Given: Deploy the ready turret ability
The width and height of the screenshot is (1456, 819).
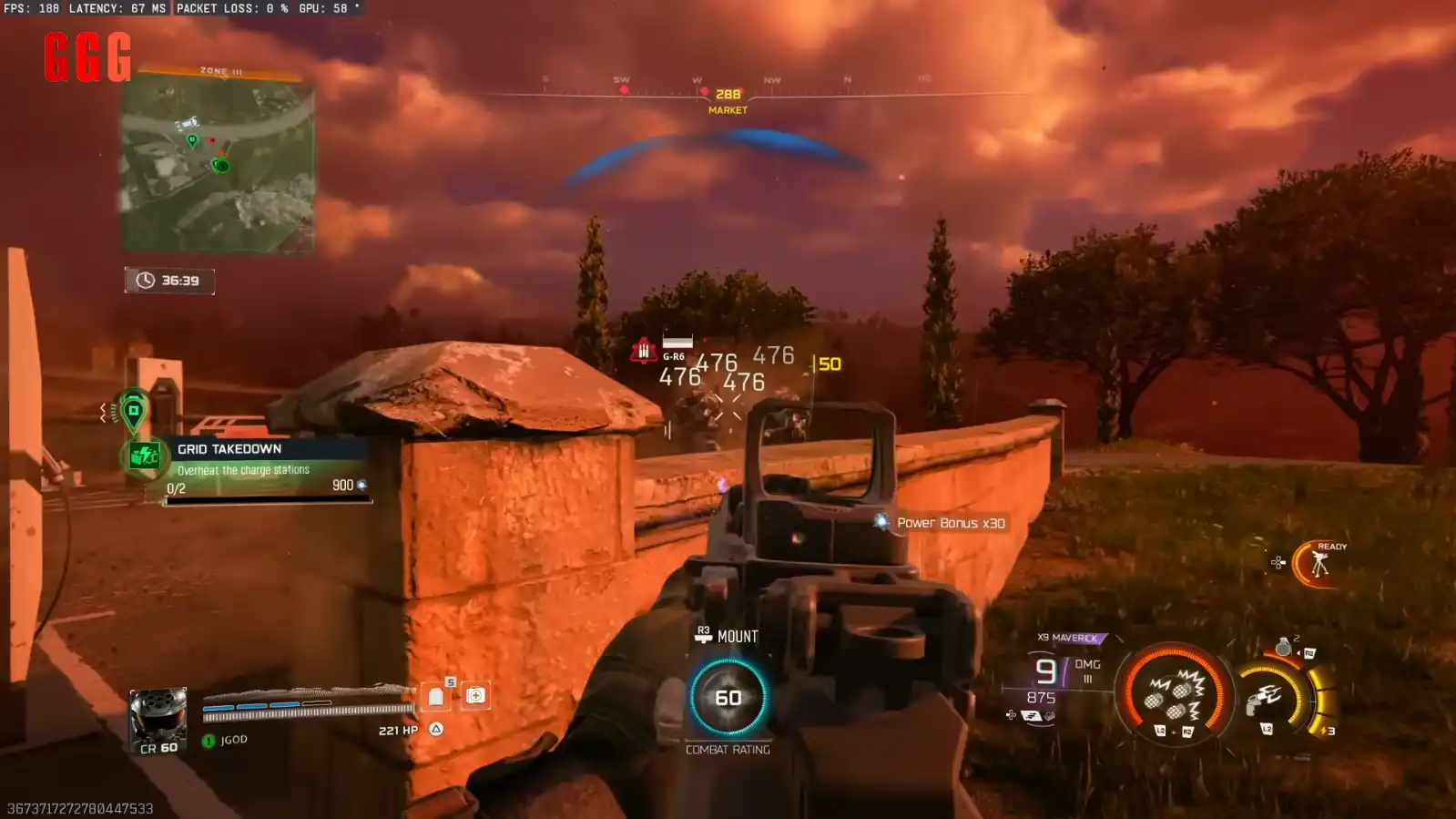Looking at the screenshot, I should pos(1319,564).
